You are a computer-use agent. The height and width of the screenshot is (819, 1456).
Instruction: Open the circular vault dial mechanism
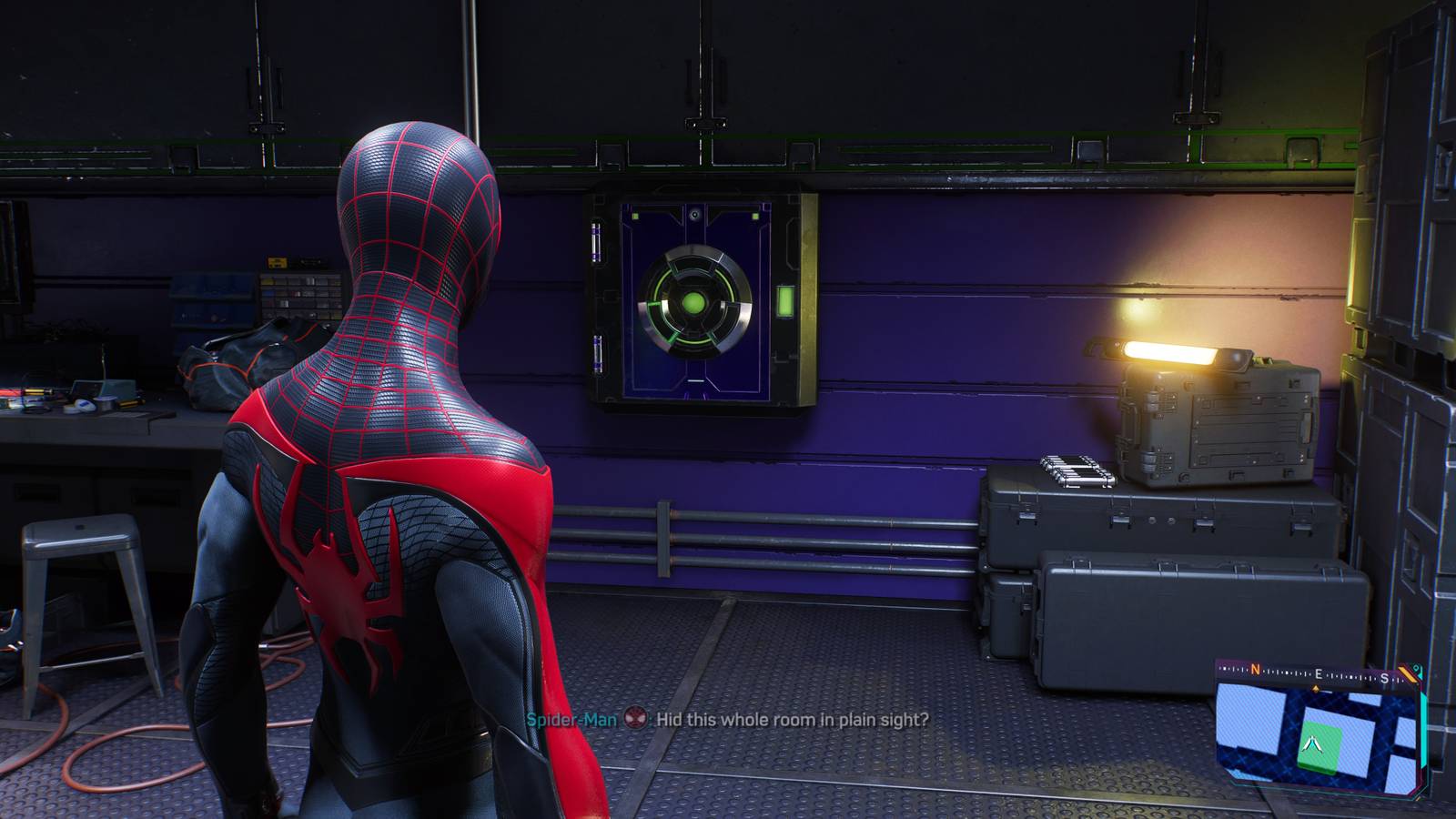[x=695, y=303]
